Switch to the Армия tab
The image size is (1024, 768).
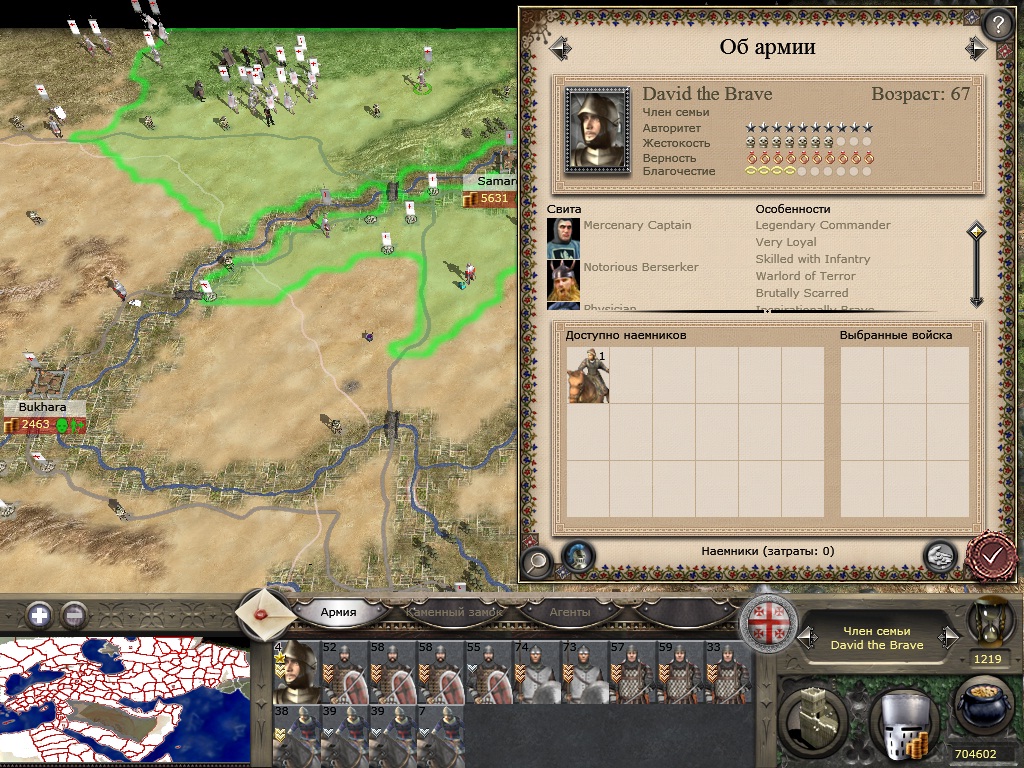coord(339,612)
